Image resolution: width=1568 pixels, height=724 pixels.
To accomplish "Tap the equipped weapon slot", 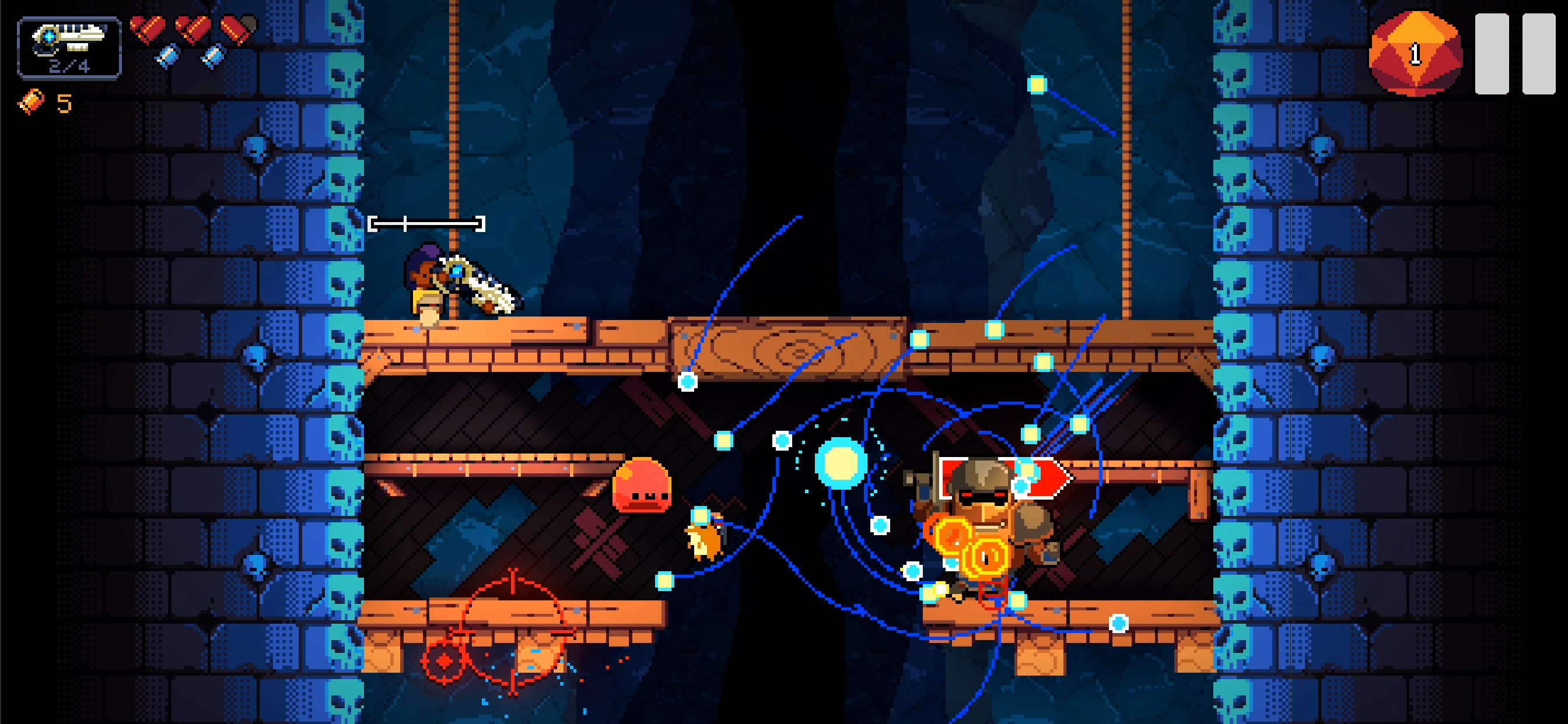I will (69, 48).
